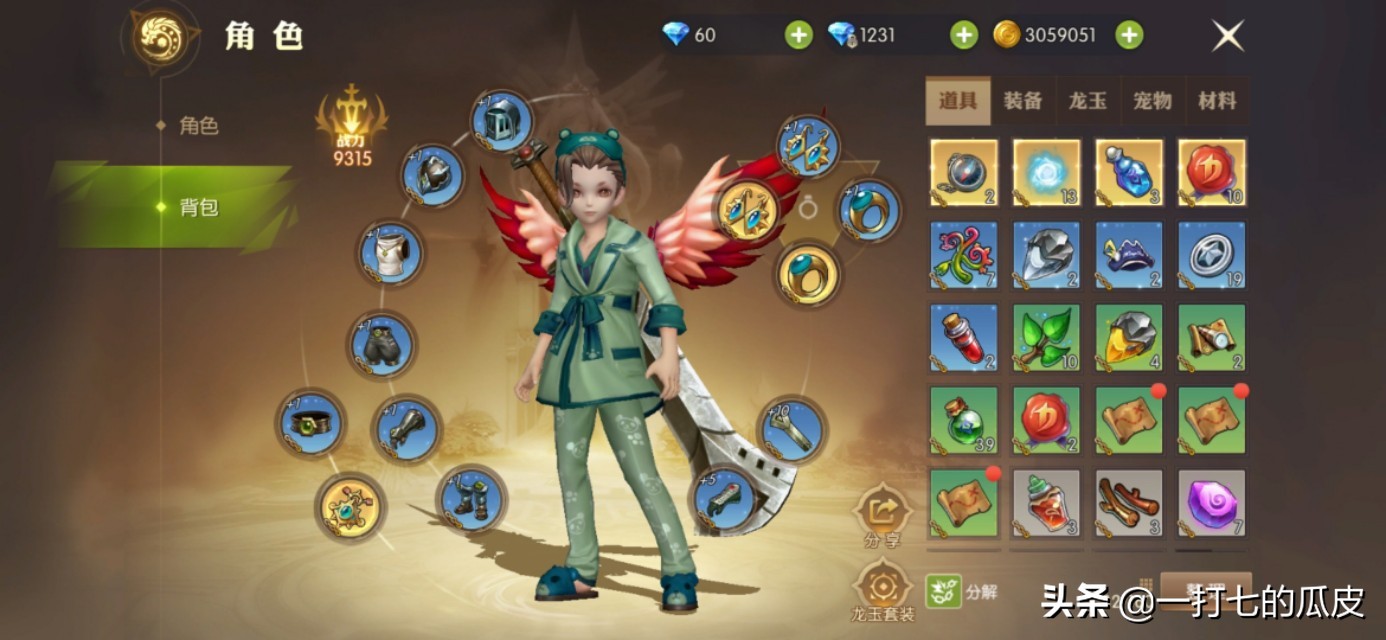Viewport: 1386px width, 640px height.
Task: Choose the silver coin item with count 19
Action: [1211, 255]
